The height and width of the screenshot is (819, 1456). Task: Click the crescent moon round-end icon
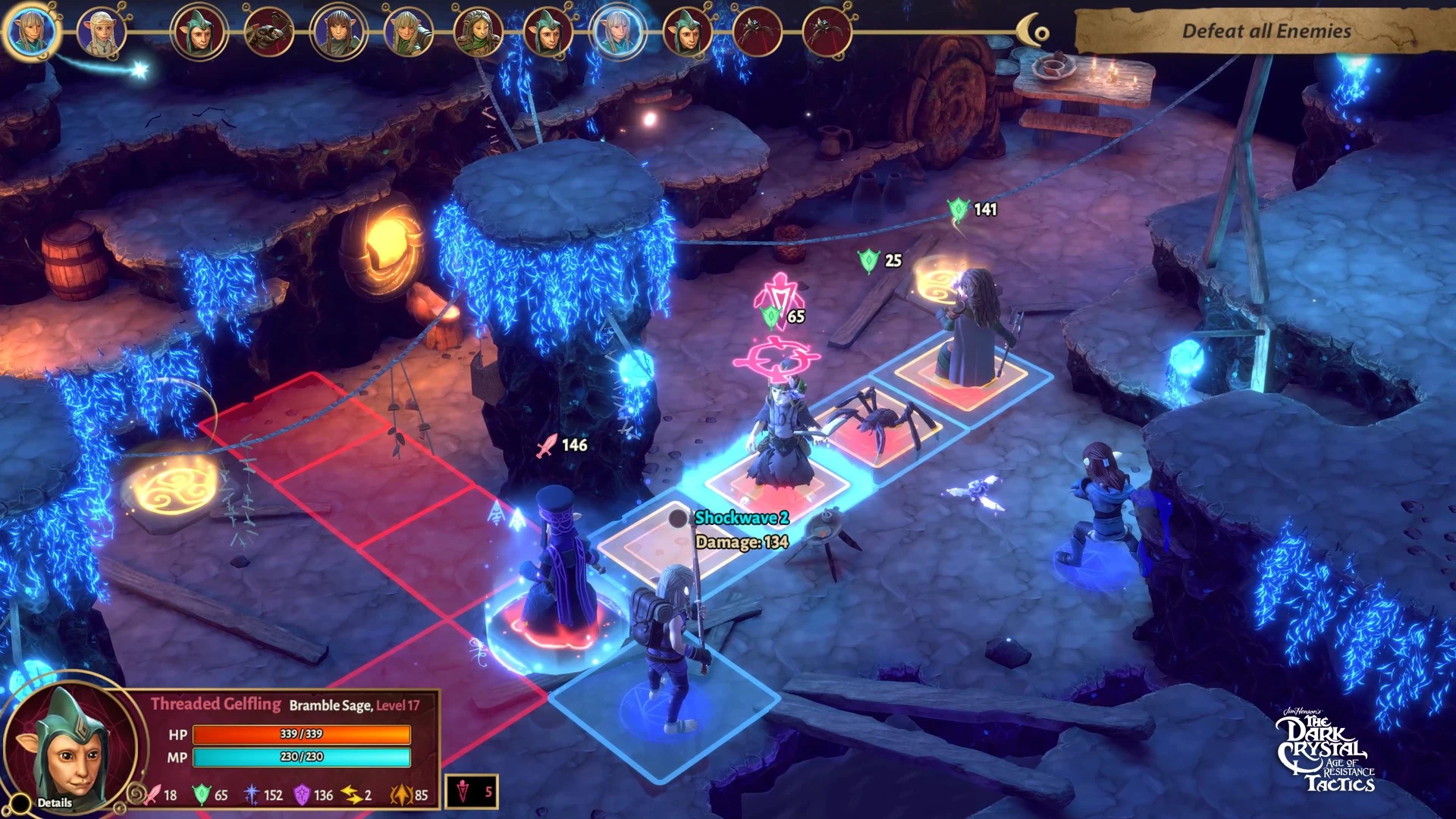(1032, 32)
